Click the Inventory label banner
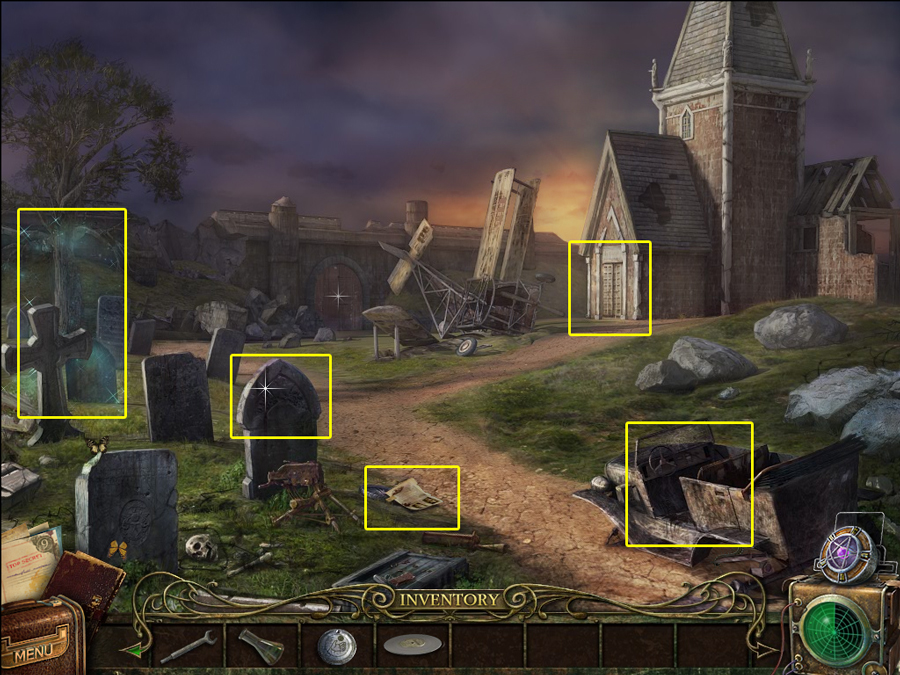 (449, 600)
